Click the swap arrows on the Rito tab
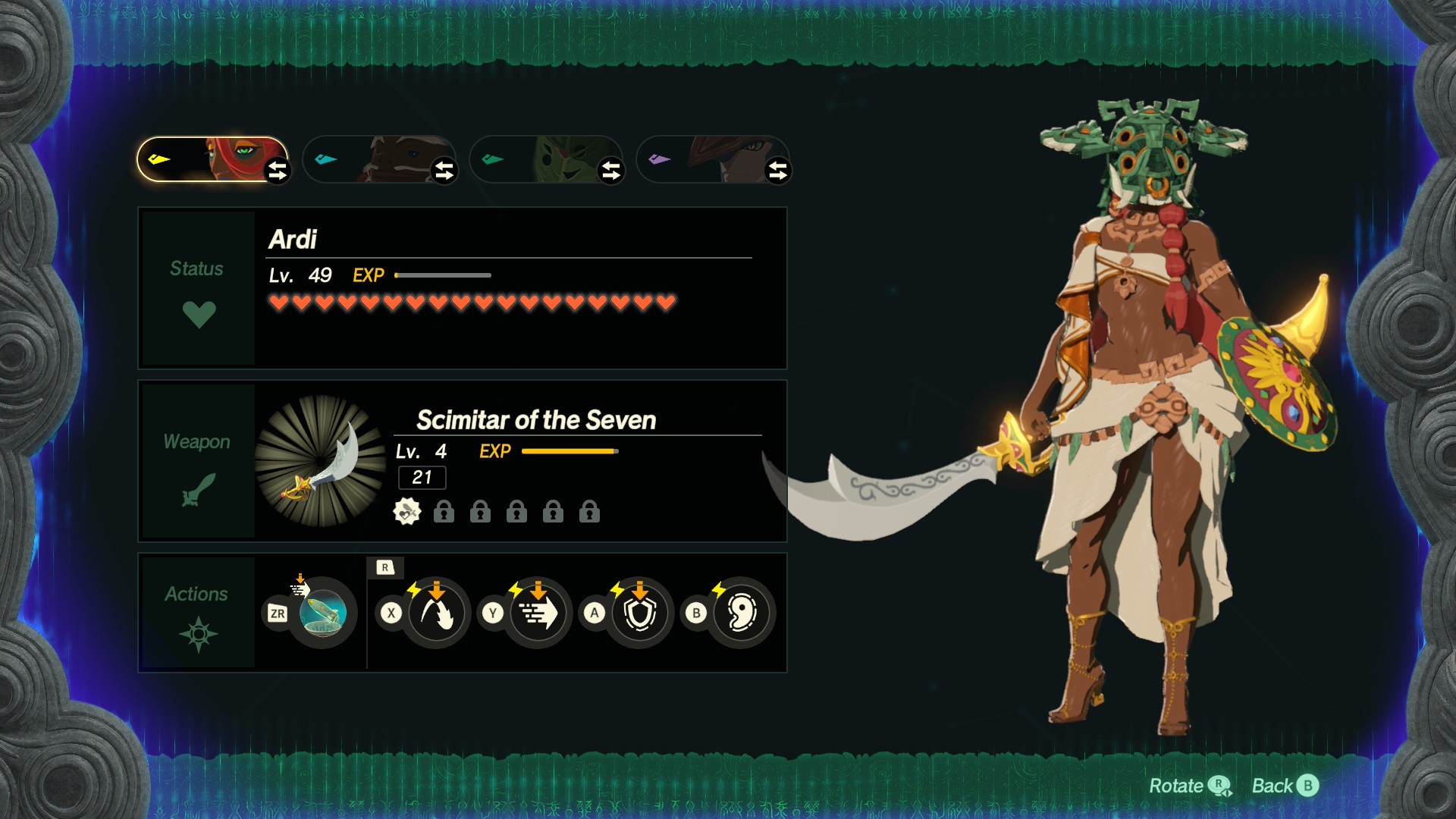This screenshot has width=1456, height=819. tap(778, 171)
